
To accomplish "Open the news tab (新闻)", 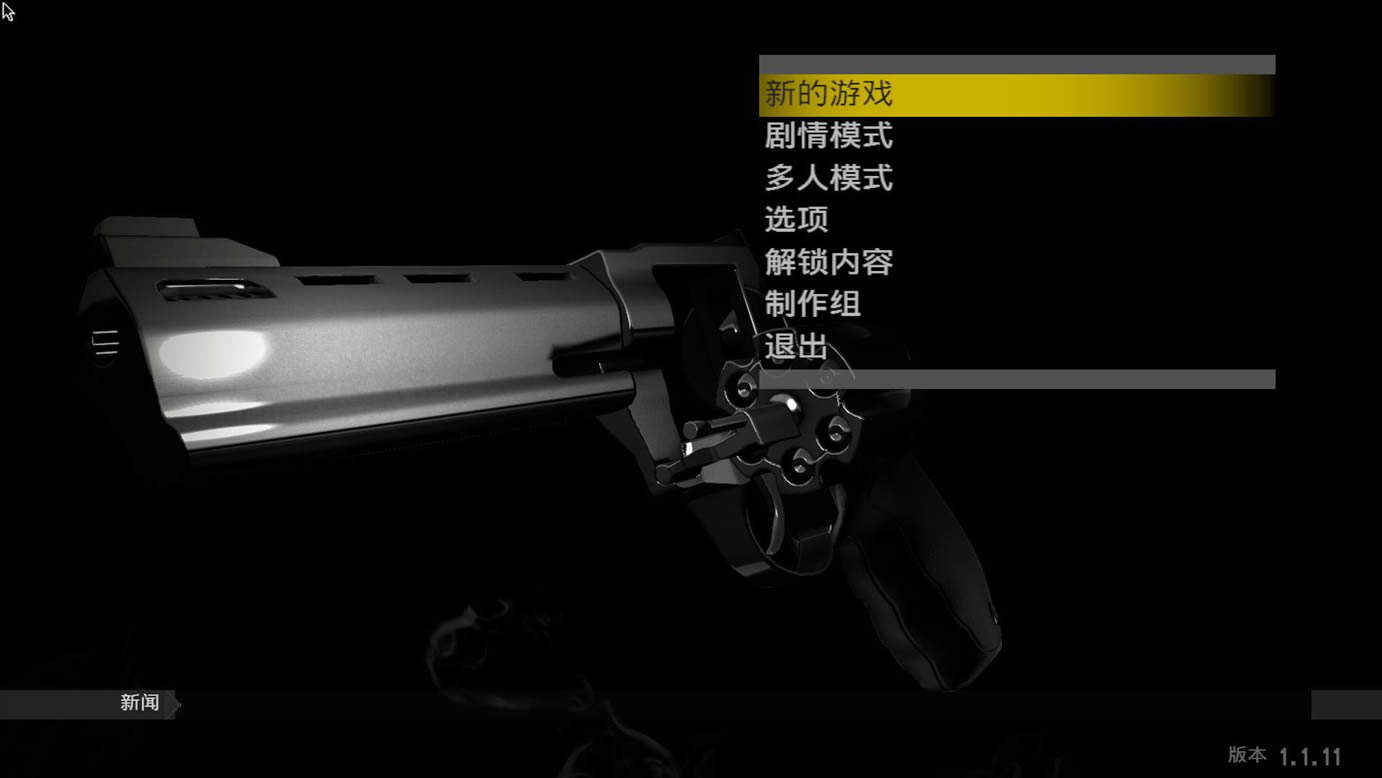I will pos(140,703).
